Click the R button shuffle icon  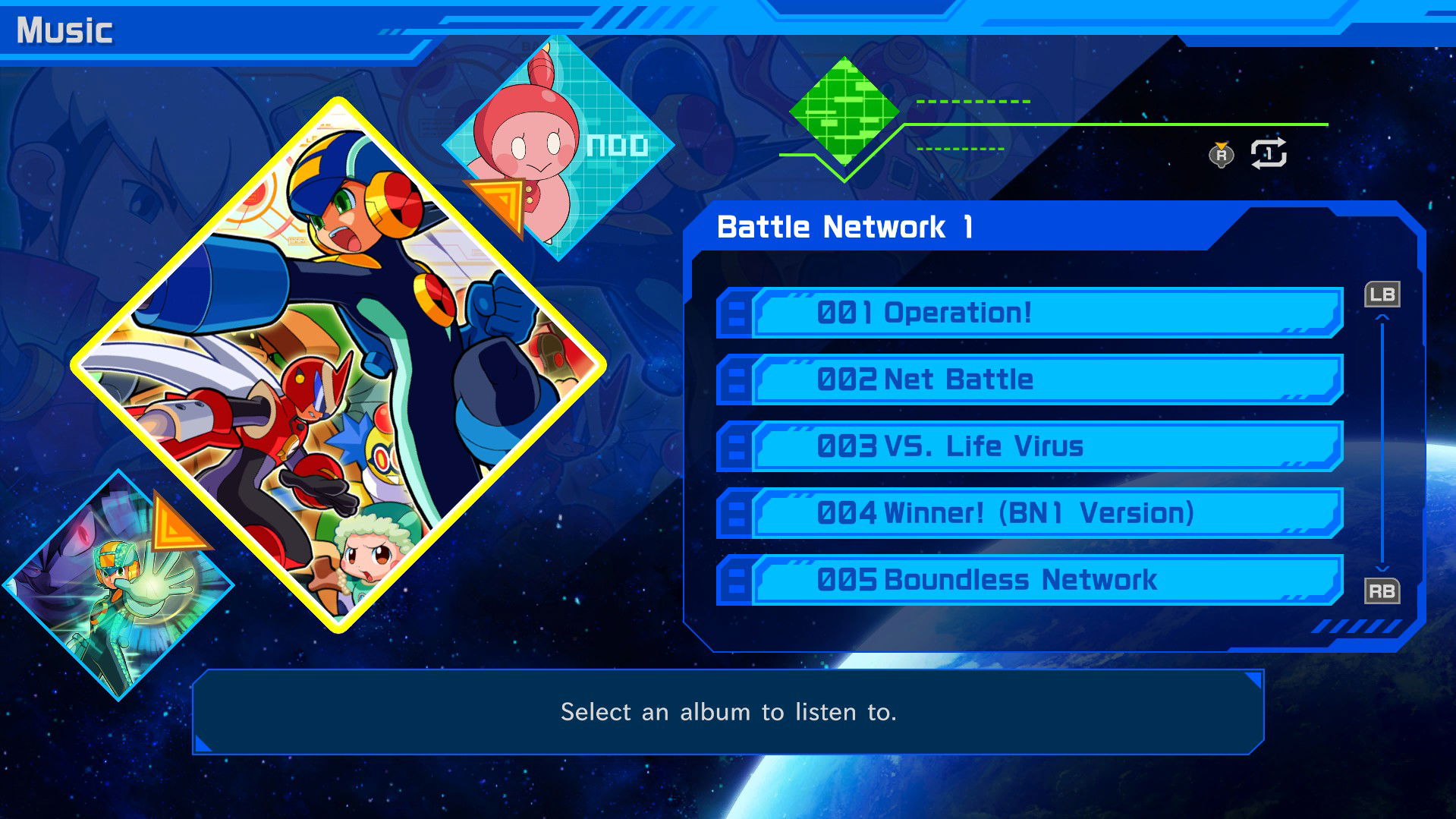[1221, 154]
